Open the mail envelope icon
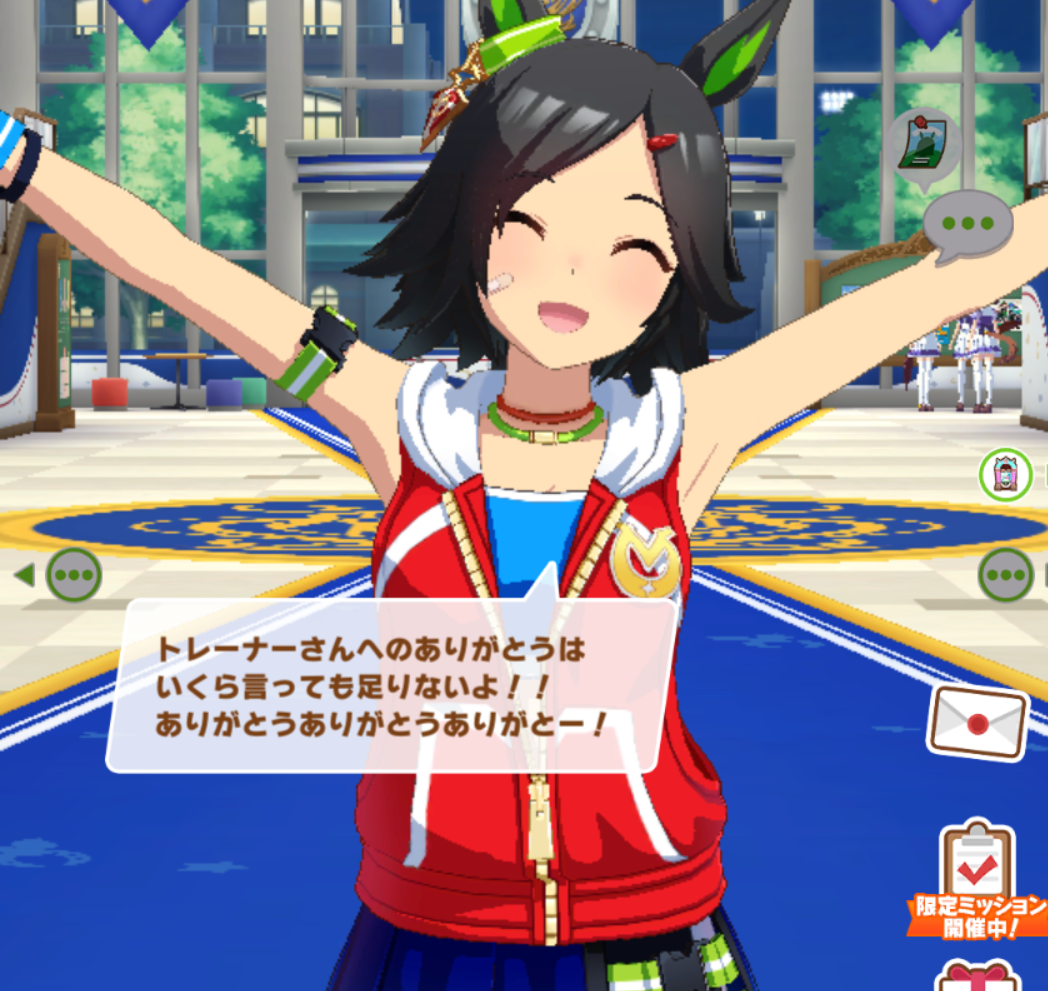The width and height of the screenshot is (1048, 991). point(977,722)
